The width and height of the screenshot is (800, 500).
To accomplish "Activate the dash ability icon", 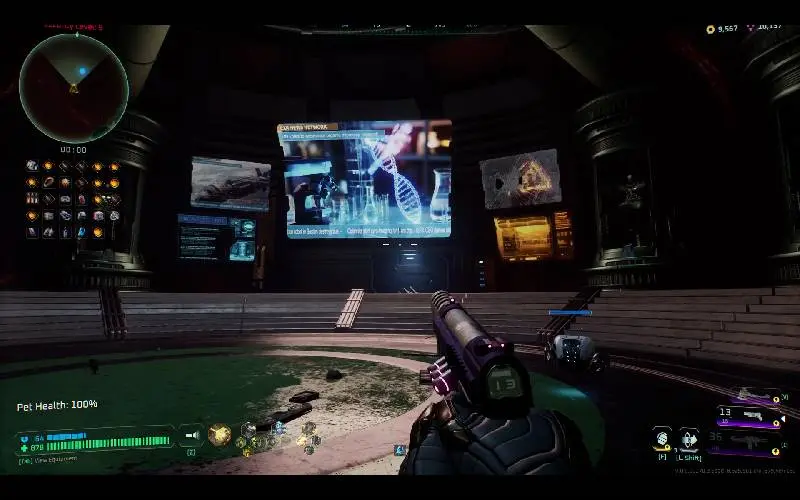I will click(689, 437).
